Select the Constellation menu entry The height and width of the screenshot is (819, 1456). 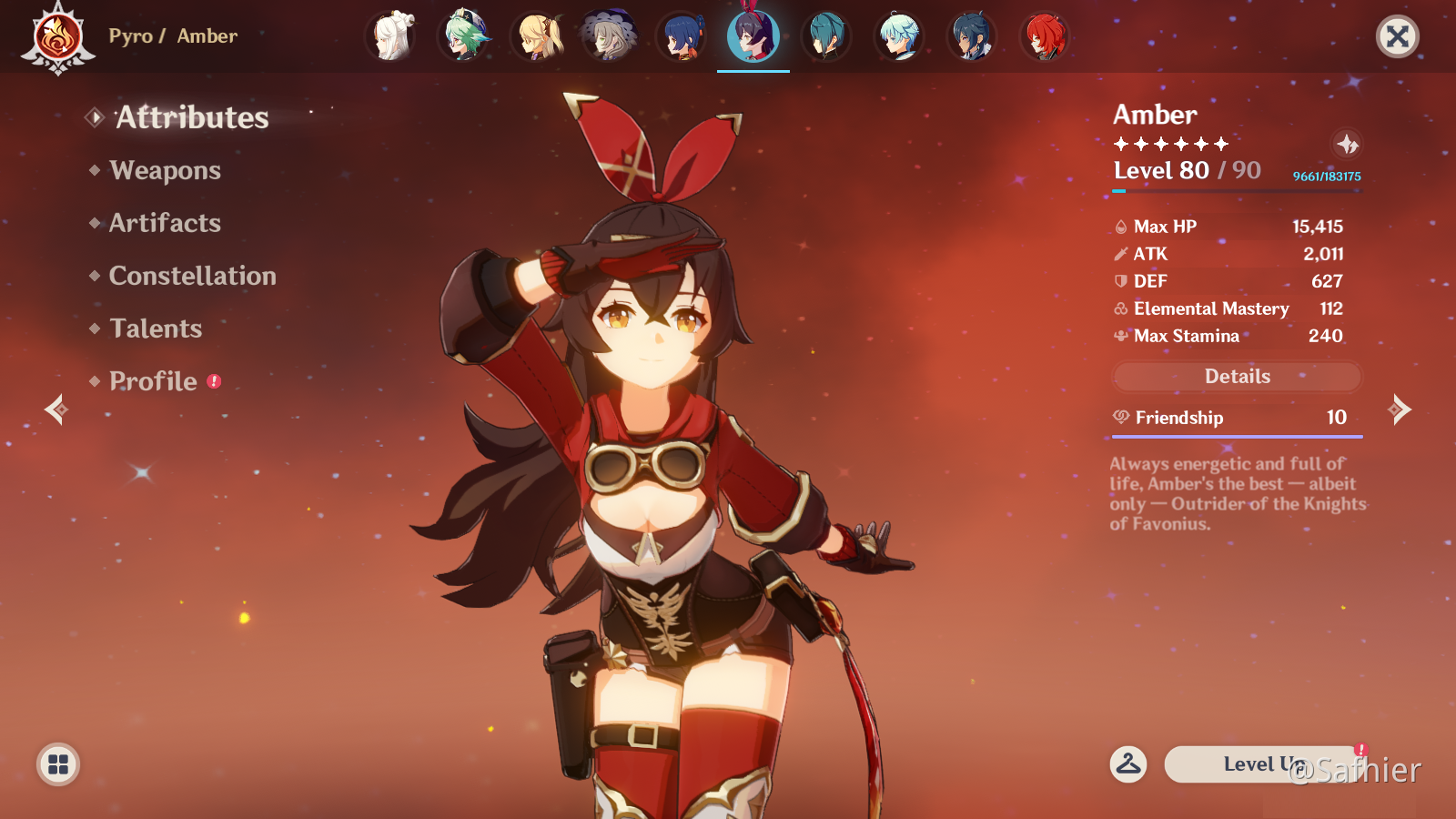[x=192, y=277]
